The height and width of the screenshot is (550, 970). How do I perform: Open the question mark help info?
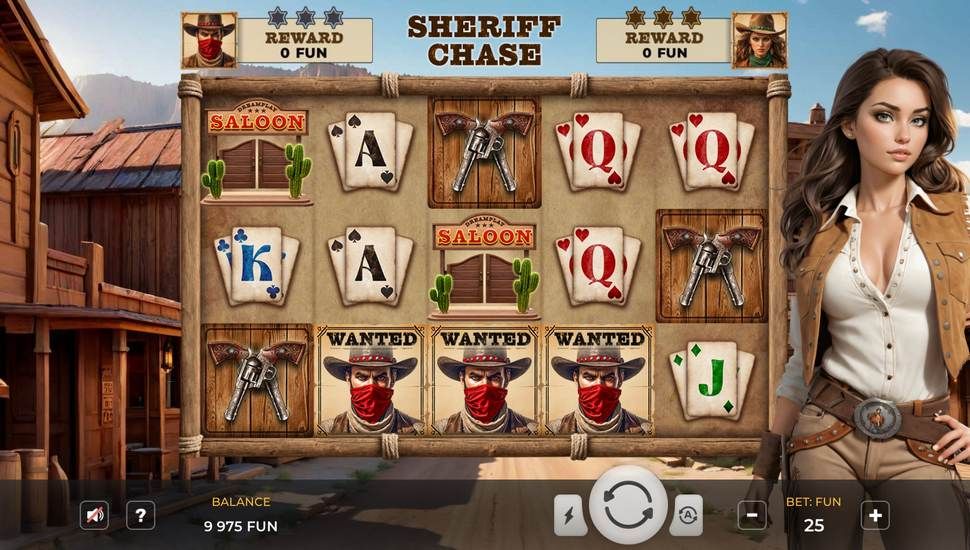[141, 515]
